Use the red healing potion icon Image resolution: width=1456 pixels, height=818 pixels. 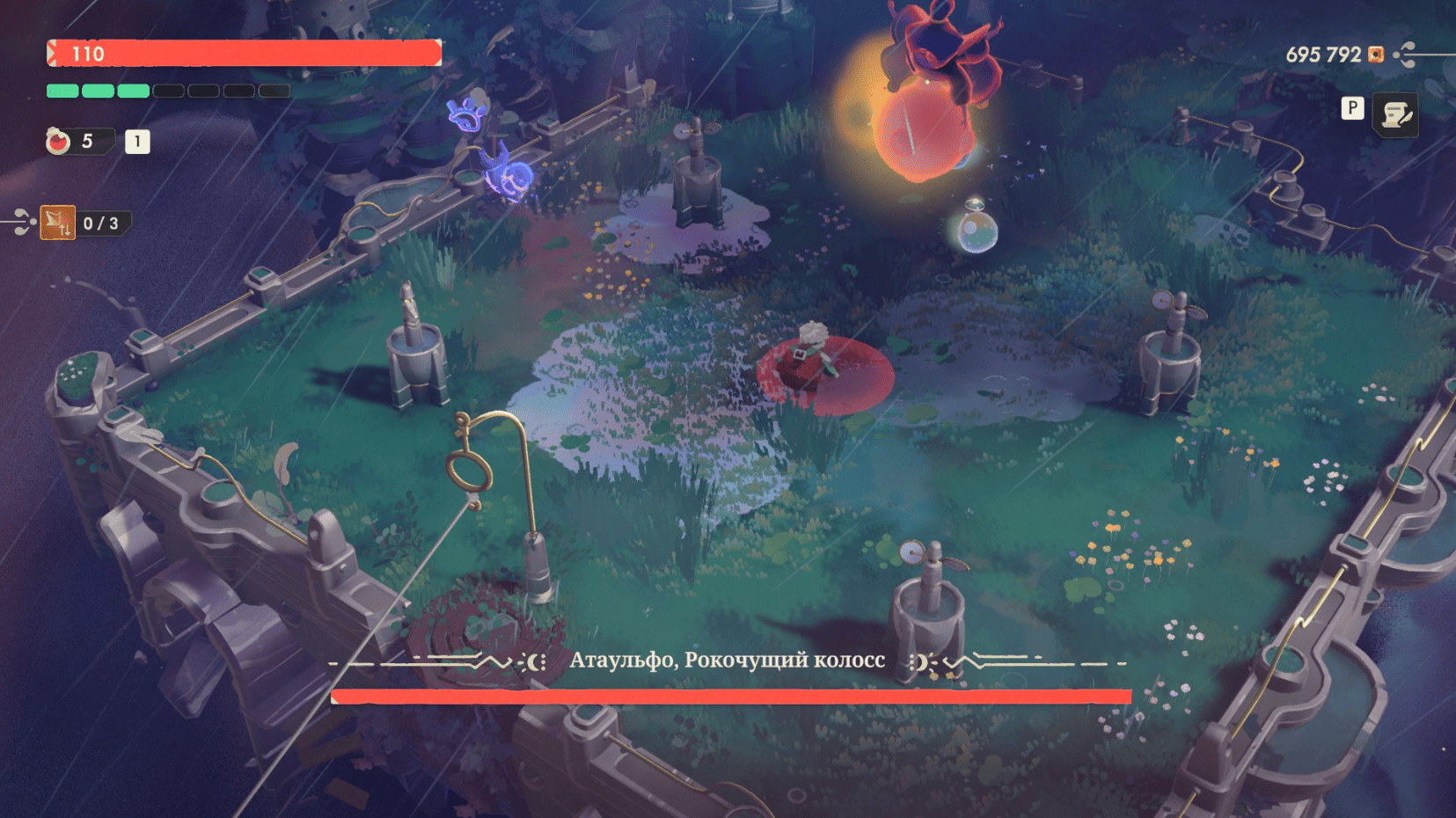[58, 141]
